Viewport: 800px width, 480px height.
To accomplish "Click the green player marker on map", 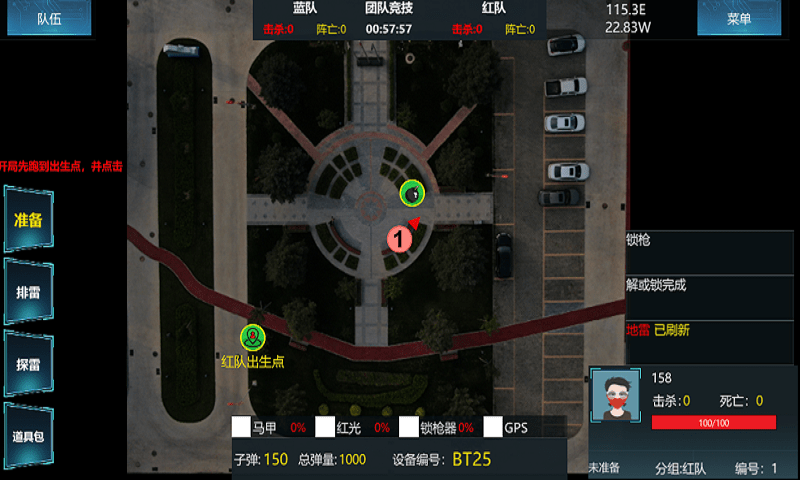I will 412,192.
